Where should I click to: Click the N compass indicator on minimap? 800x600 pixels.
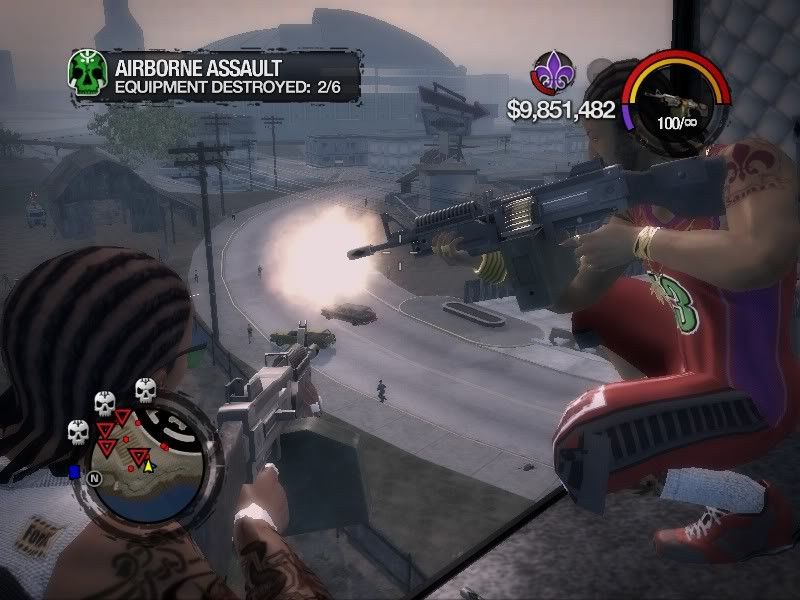(x=96, y=479)
